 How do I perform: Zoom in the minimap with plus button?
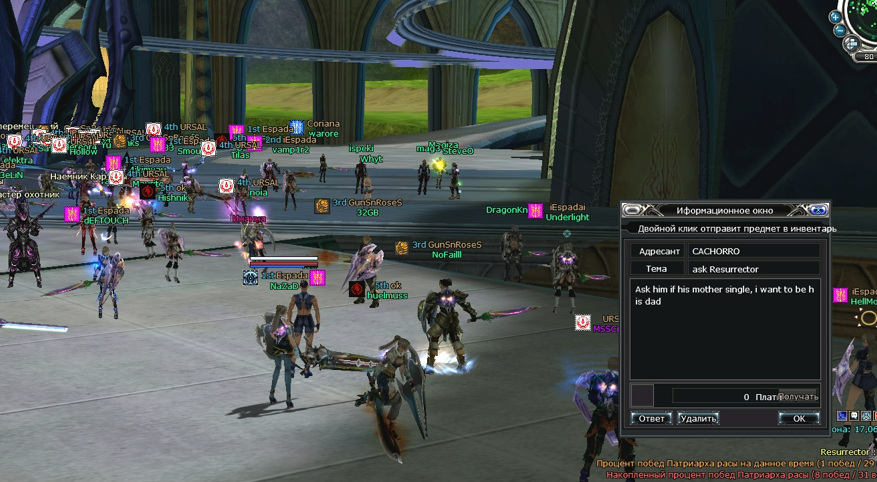833,17
